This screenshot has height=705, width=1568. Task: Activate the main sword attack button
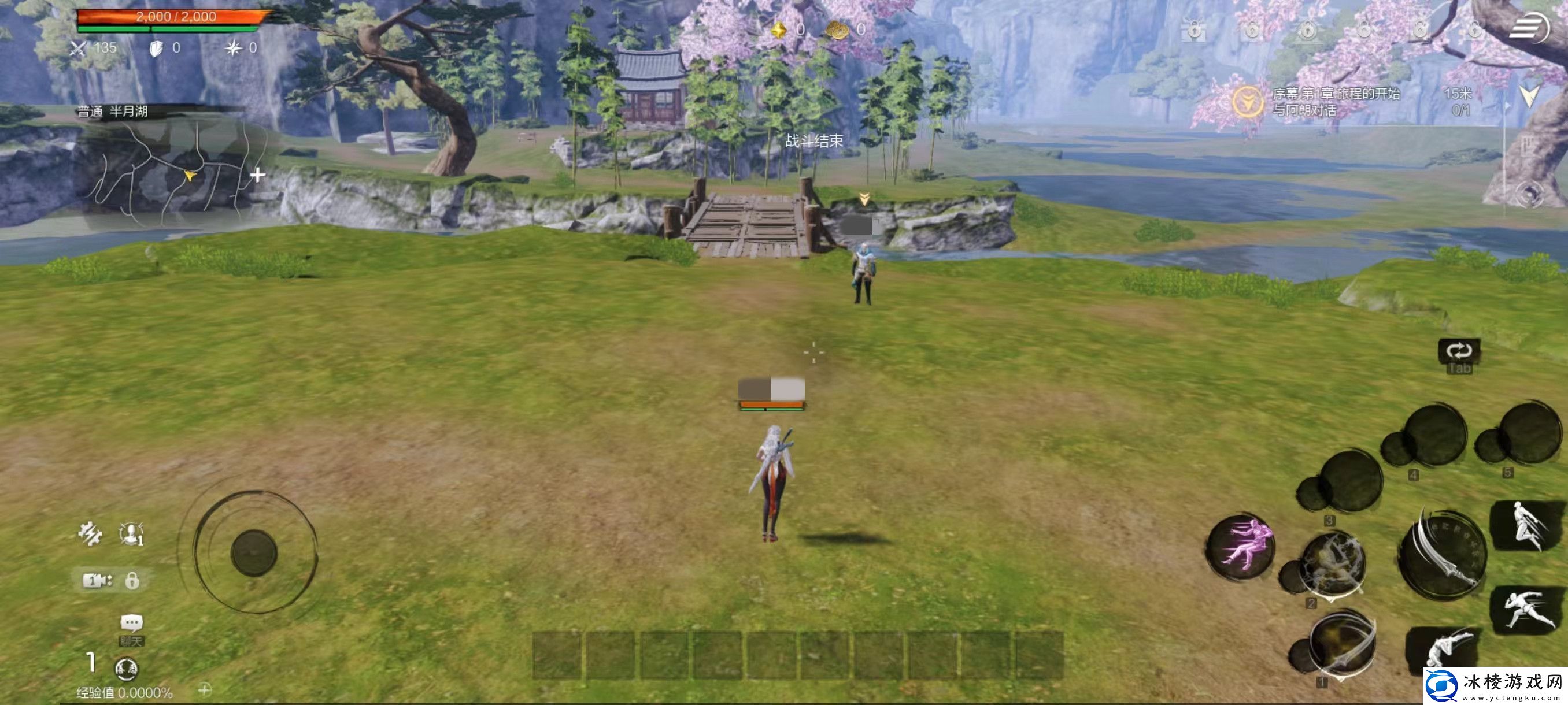point(1441,556)
